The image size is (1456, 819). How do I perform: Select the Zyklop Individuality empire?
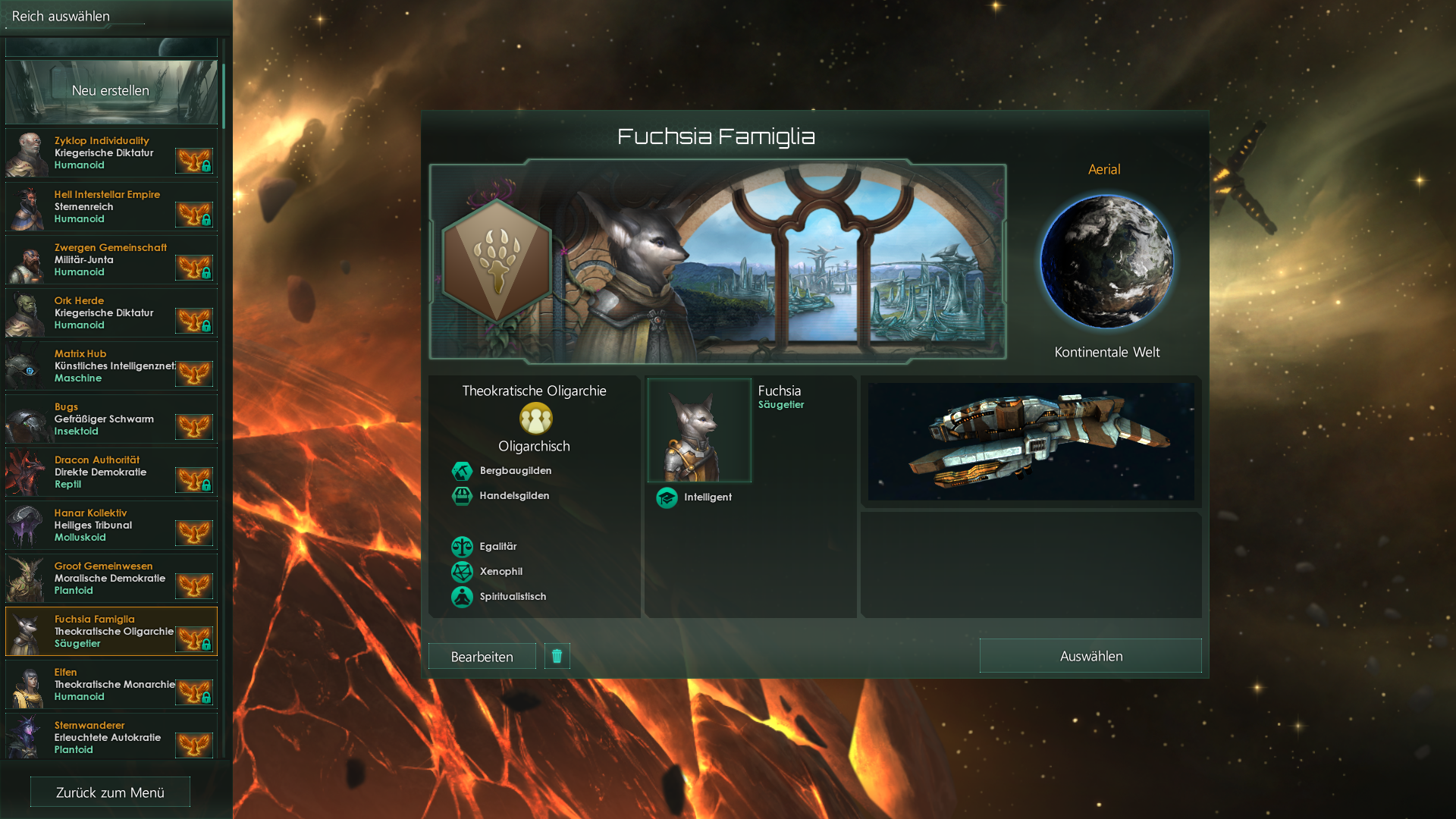111,153
